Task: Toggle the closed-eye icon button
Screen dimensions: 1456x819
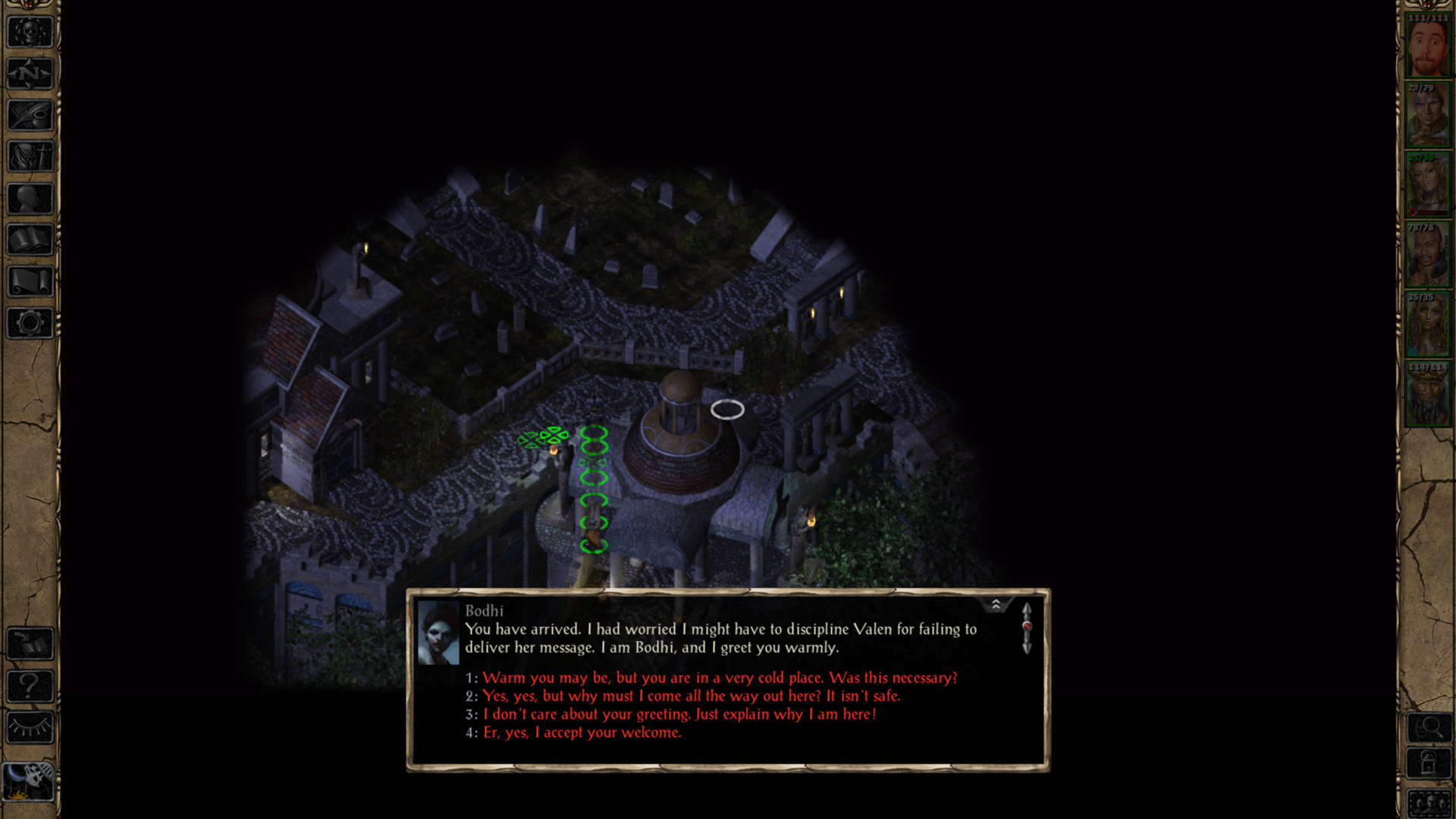Action: [30, 728]
